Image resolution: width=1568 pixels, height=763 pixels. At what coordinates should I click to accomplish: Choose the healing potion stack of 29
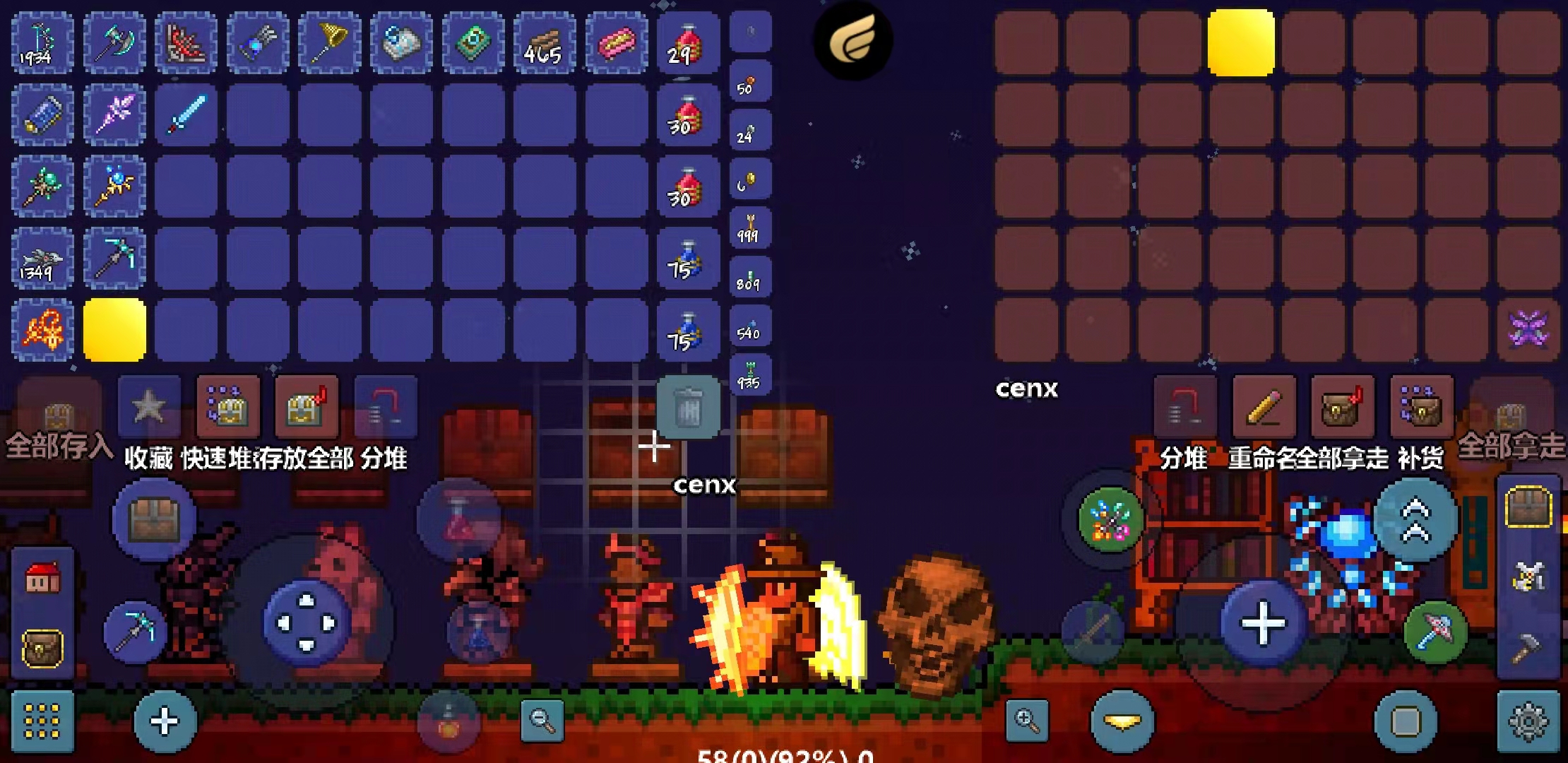687,44
